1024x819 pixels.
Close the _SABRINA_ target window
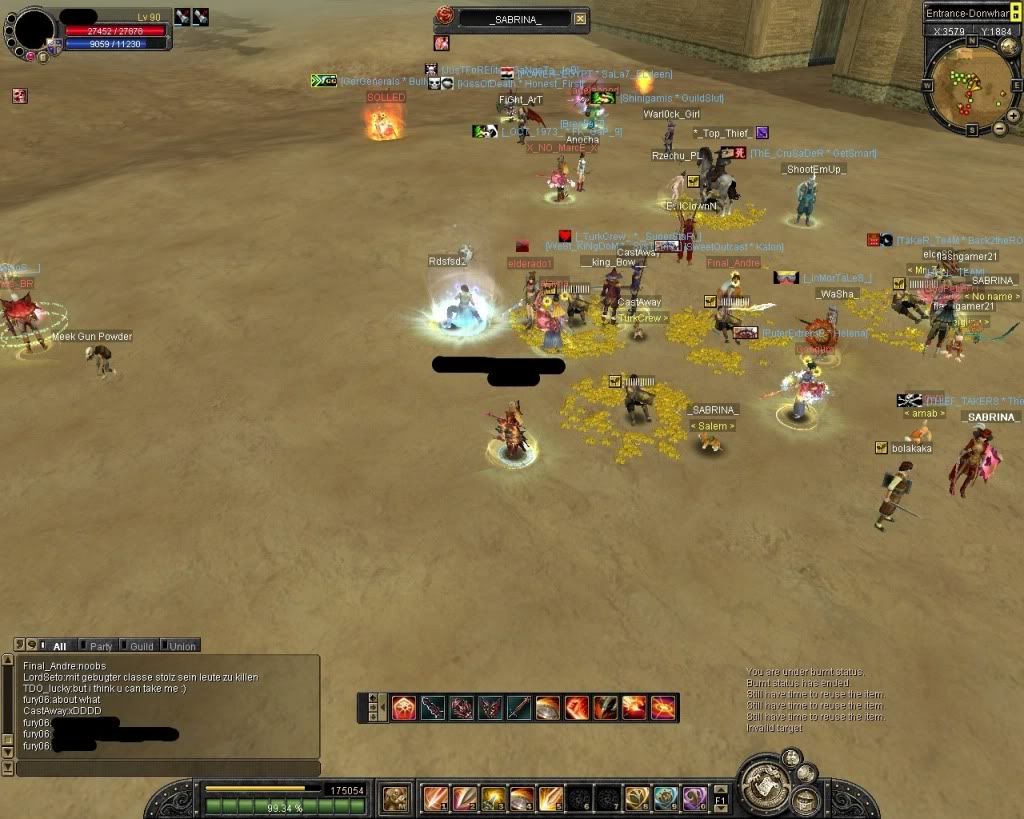point(581,18)
